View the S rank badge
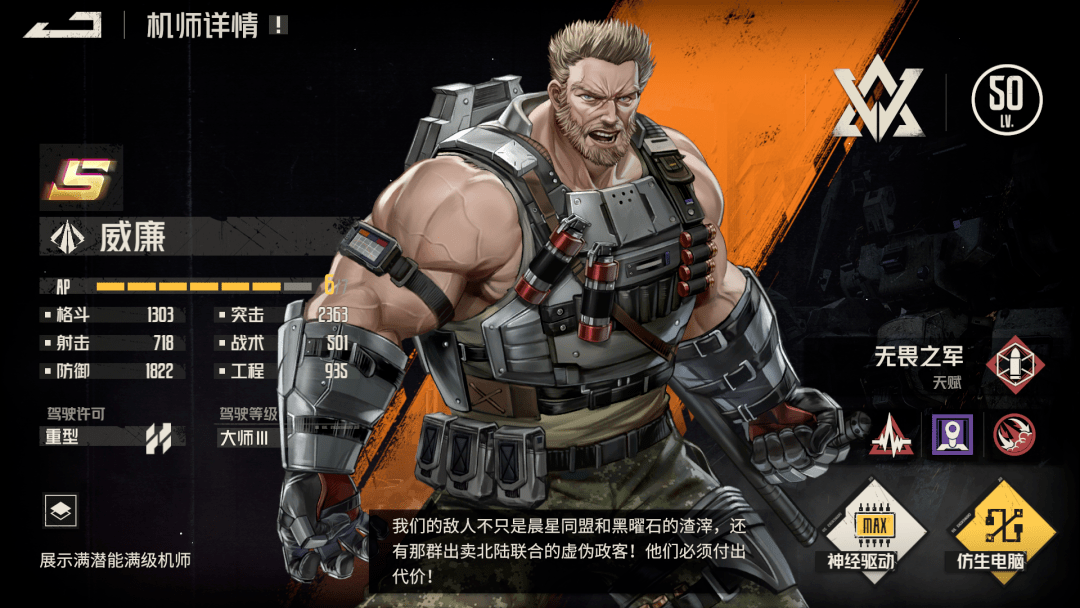 point(80,178)
